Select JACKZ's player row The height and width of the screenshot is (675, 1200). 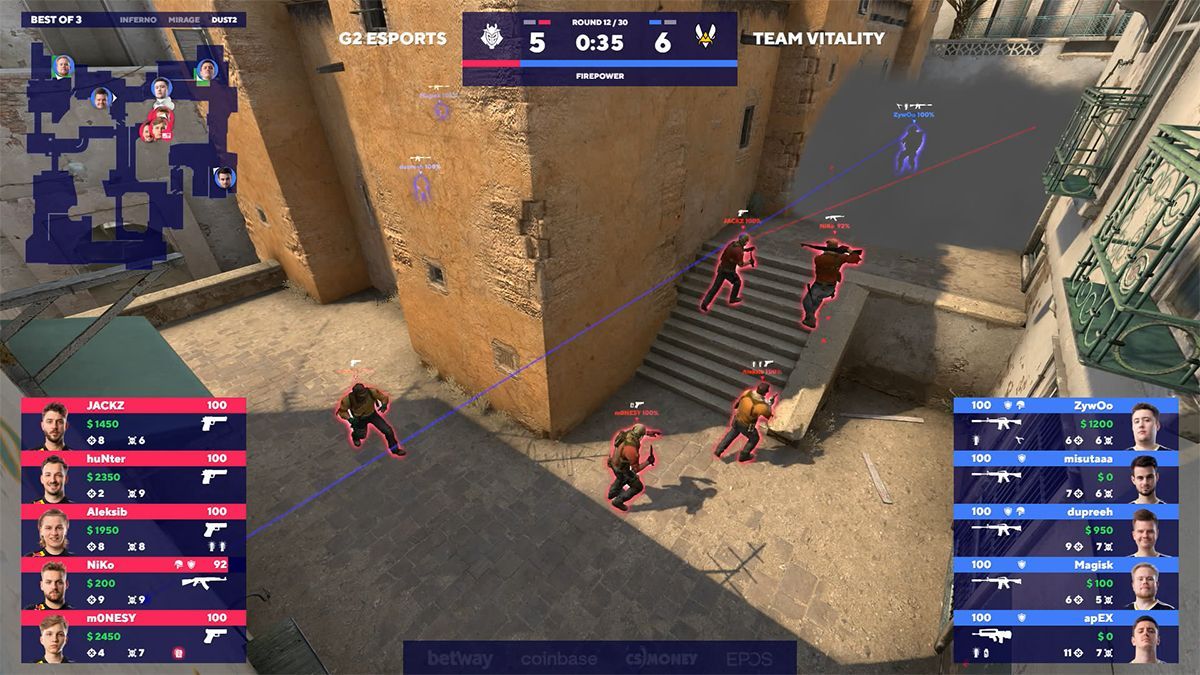(x=133, y=423)
